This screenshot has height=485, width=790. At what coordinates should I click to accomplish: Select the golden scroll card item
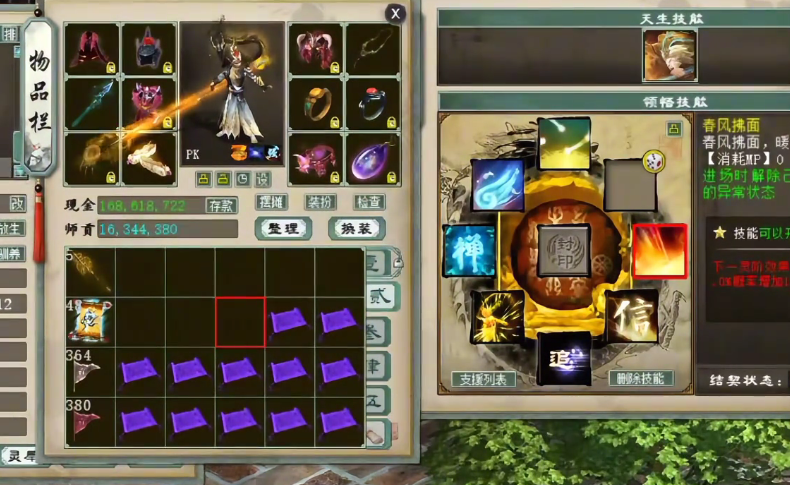coord(90,321)
